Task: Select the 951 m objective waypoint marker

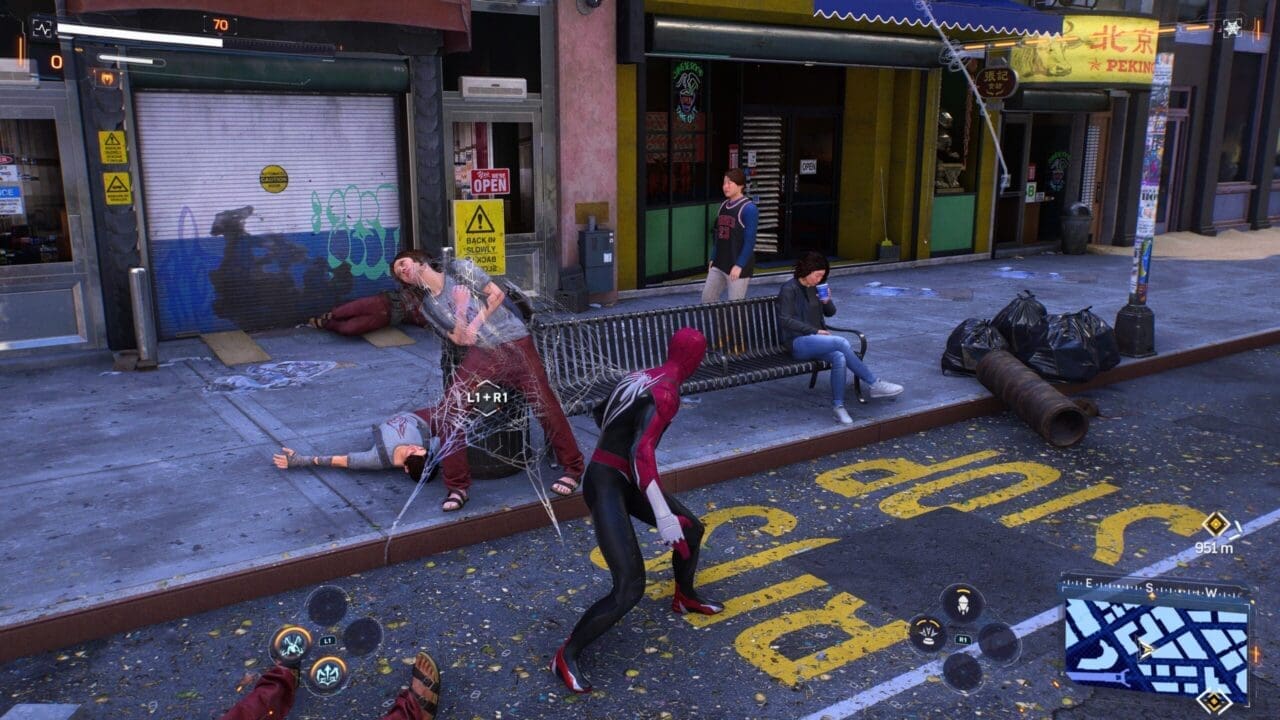Action: pos(1215,524)
